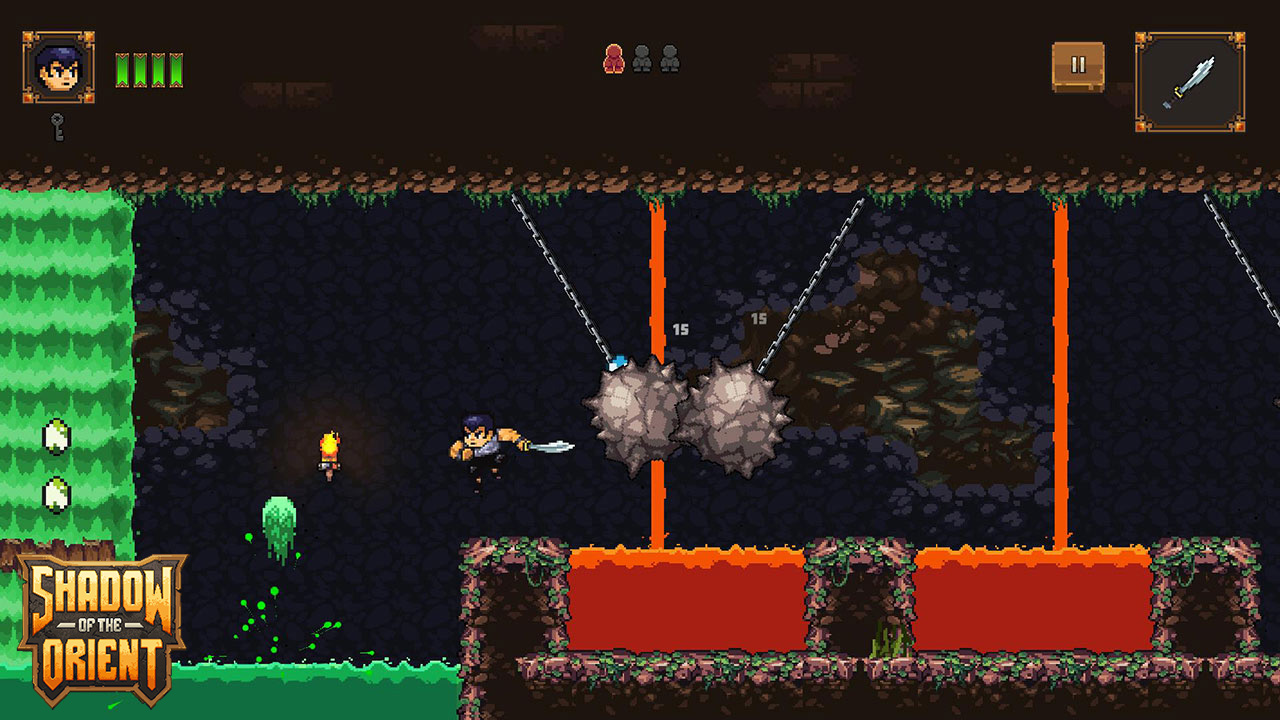Click the hero portrait icon
The image size is (1280, 720).
coord(59,67)
